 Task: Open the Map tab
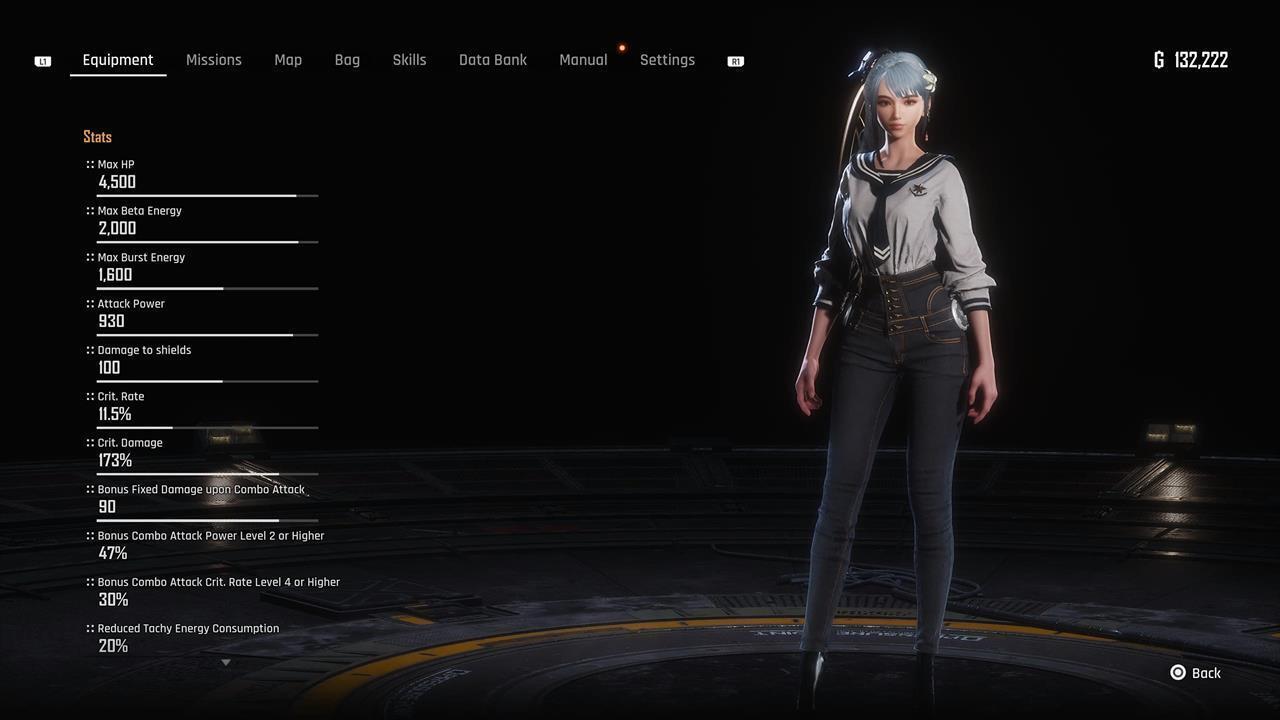[288, 60]
